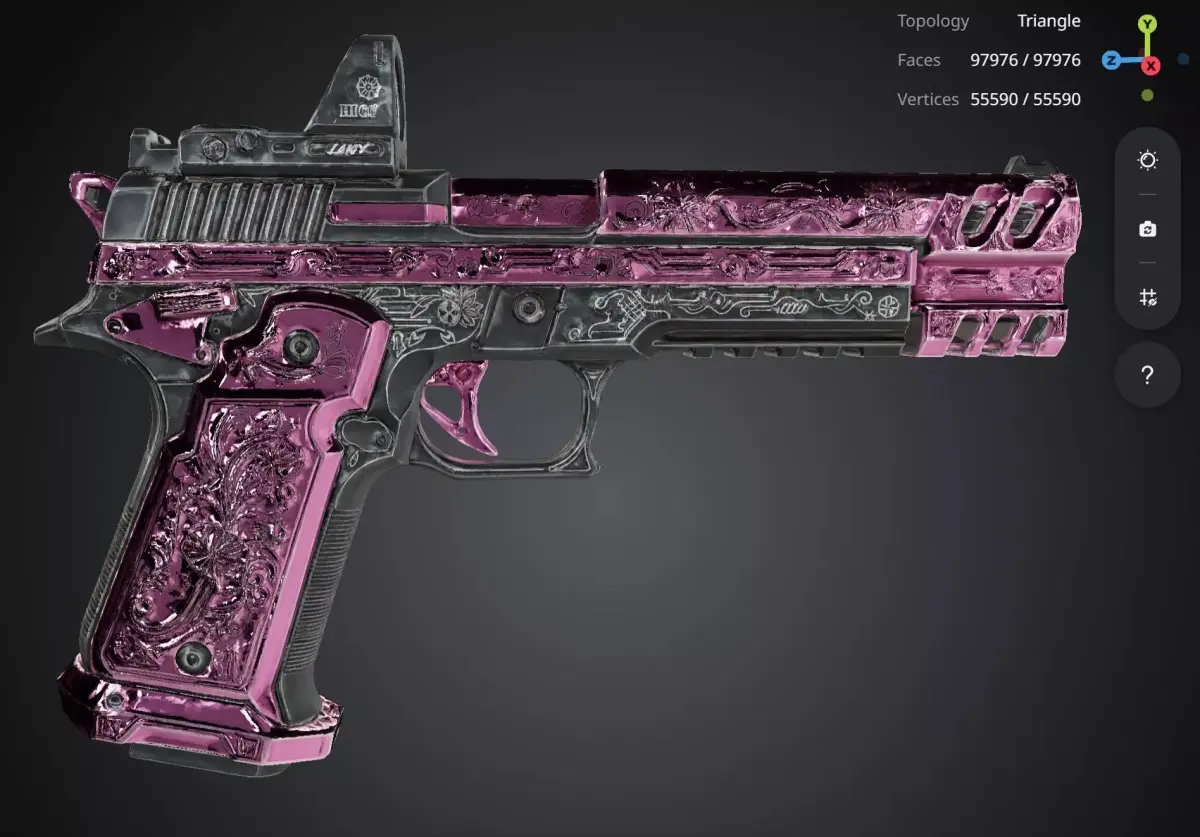Select the blue Z axis on the gizmo
Image resolution: width=1200 pixels, height=837 pixels.
click(x=1111, y=60)
